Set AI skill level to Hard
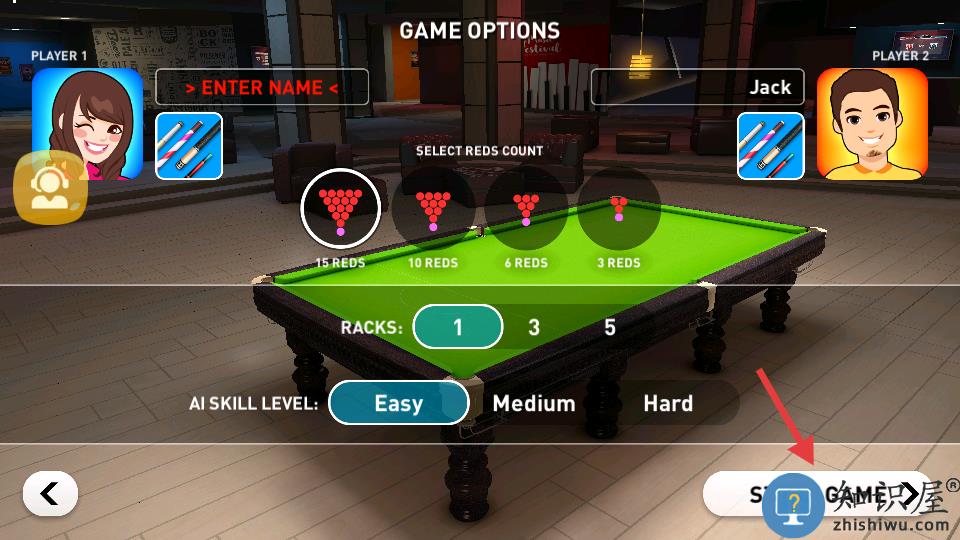This screenshot has height=540, width=960. tap(668, 403)
